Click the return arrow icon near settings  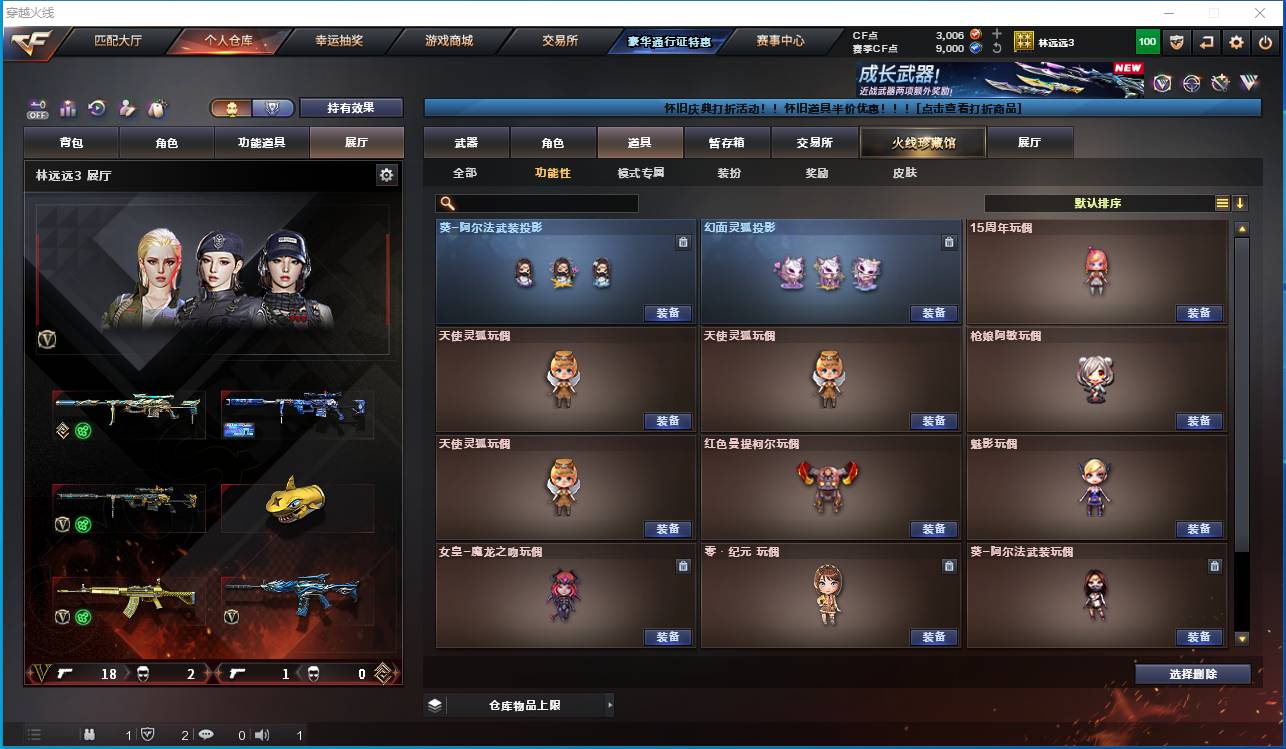[1204, 41]
